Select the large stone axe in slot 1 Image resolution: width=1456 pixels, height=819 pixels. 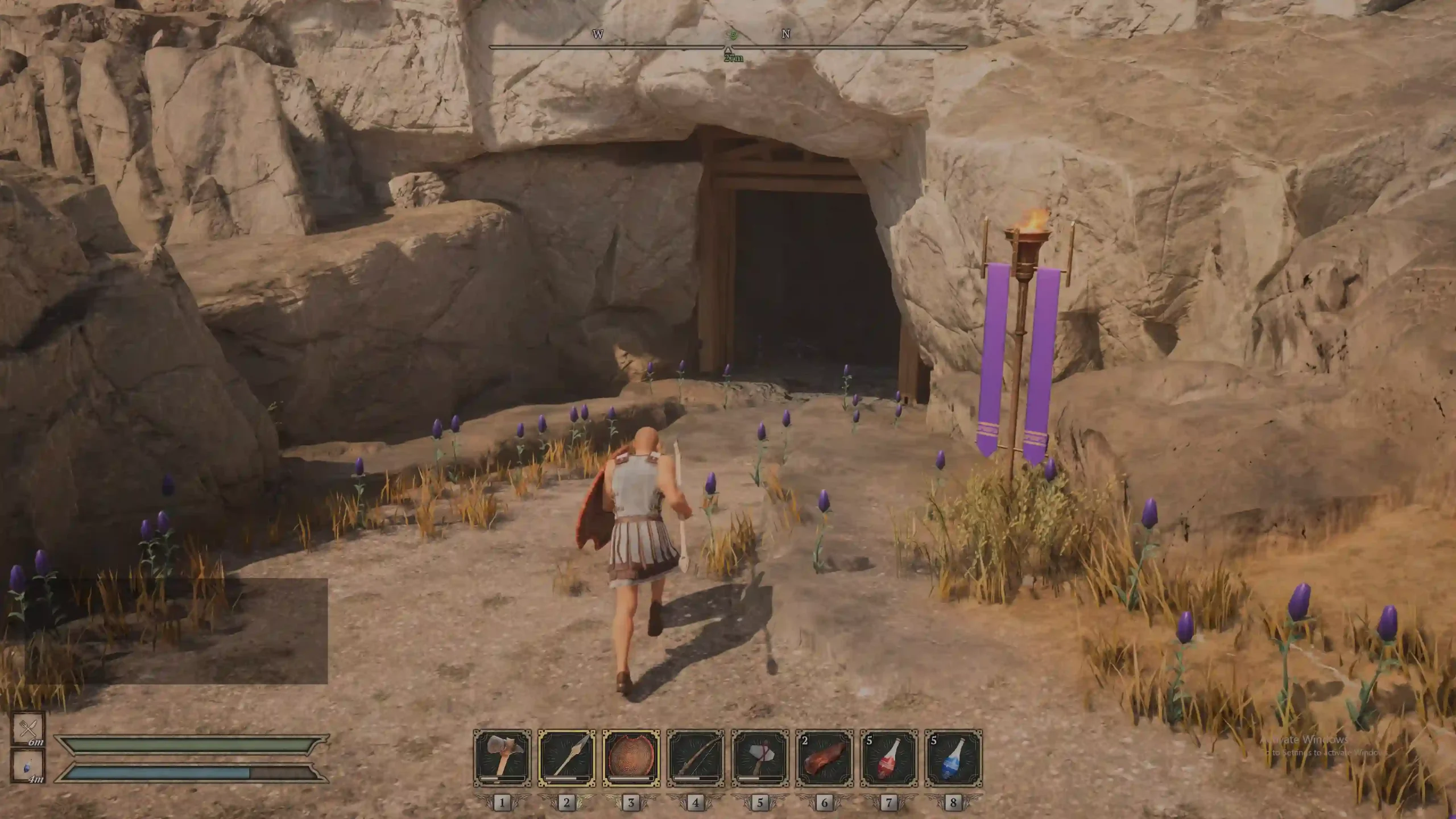click(502, 758)
